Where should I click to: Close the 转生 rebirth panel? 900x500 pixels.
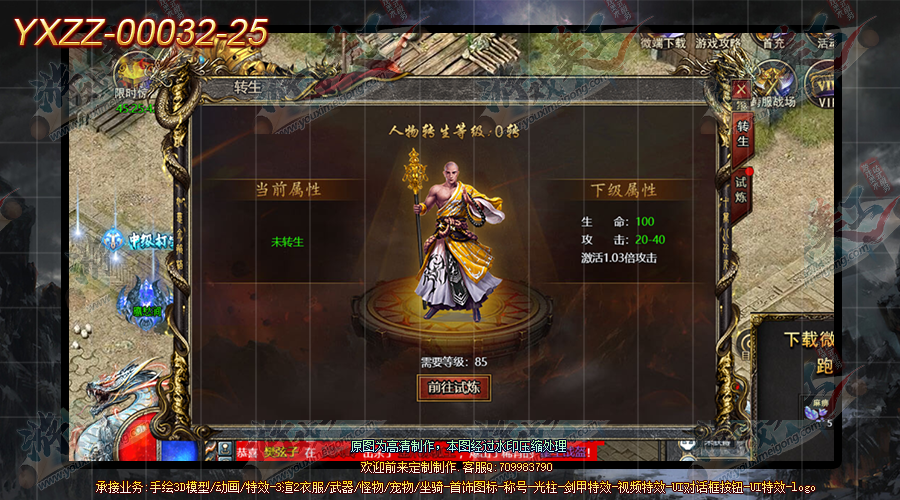(x=740, y=88)
